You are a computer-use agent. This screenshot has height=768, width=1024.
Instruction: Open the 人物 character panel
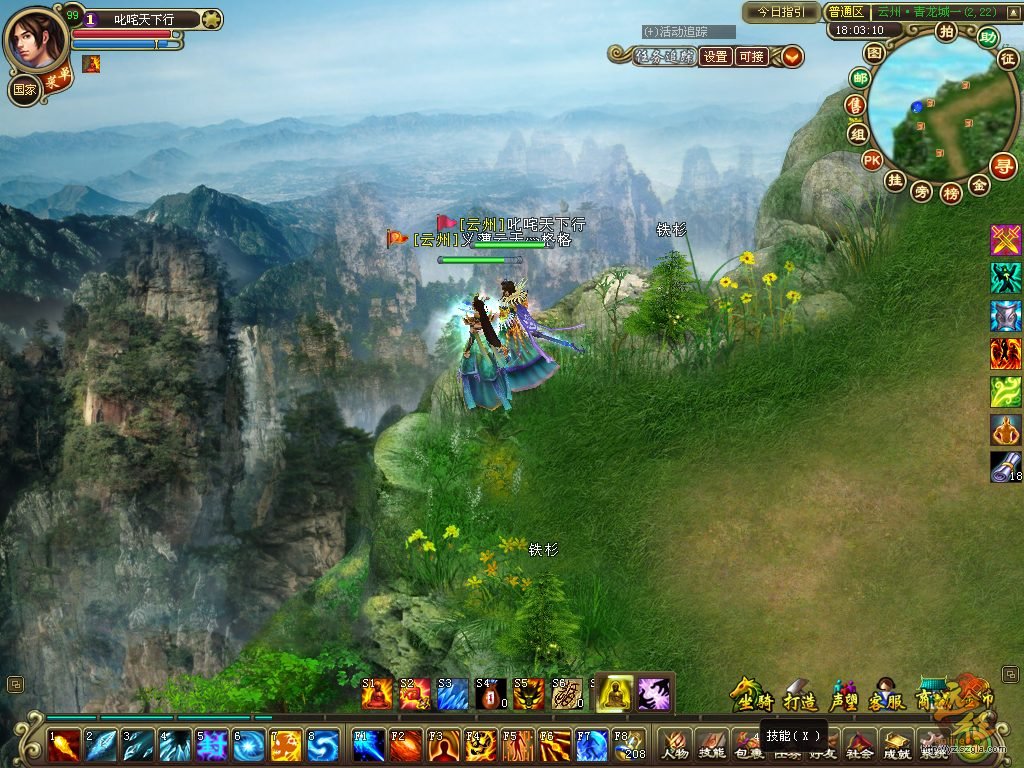click(x=675, y=745)
